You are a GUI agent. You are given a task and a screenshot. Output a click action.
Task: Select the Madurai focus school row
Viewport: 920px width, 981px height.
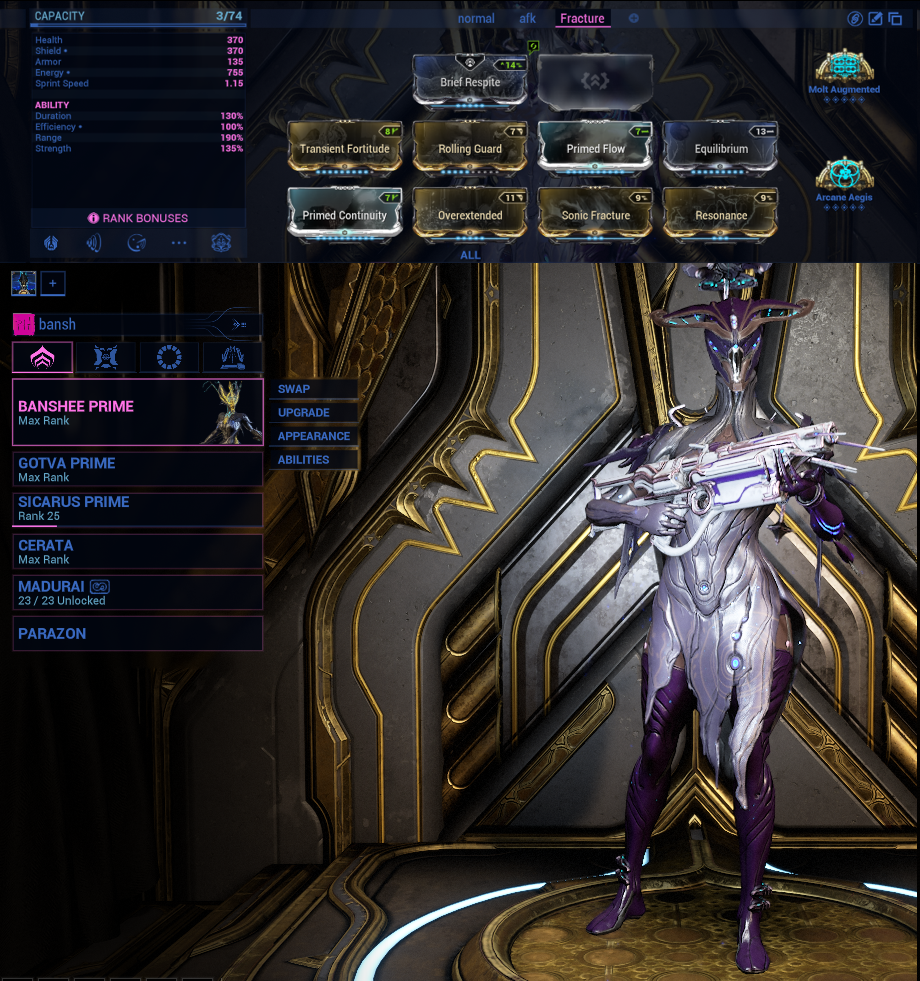[138, 592]
